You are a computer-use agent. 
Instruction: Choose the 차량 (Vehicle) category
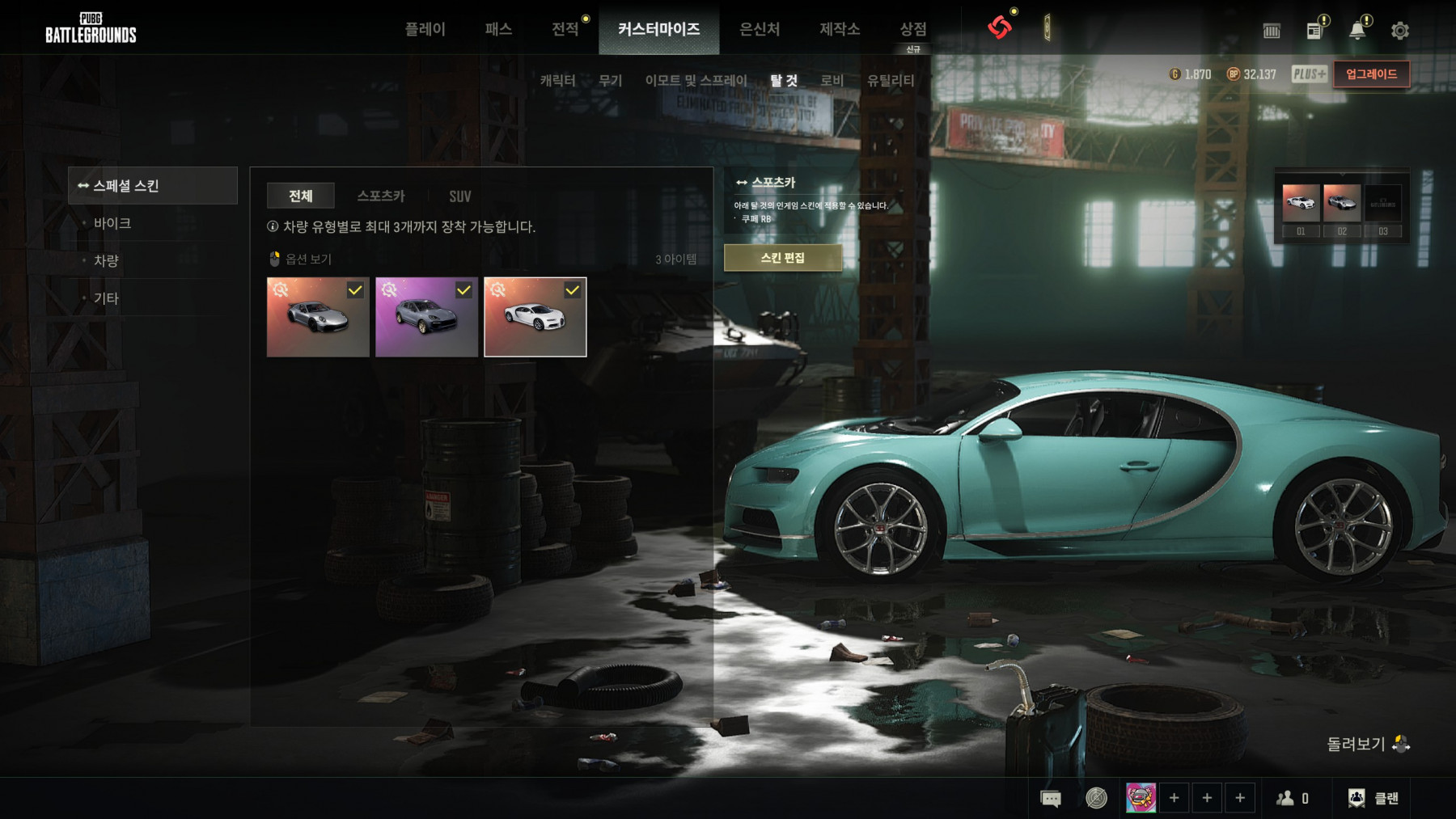tap(106, 260)
